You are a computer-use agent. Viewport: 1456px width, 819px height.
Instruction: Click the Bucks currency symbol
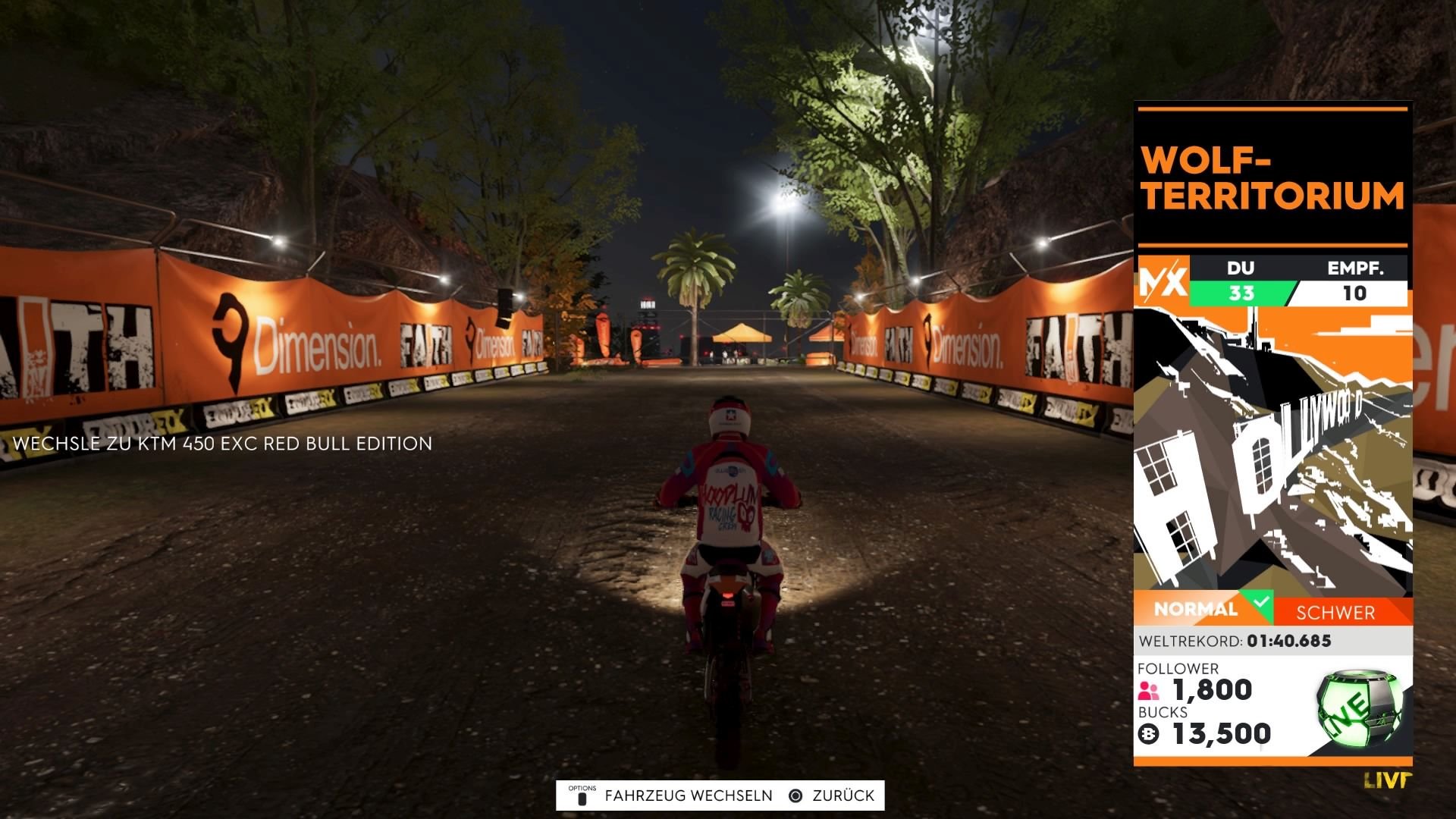[x=1148, y=734]
